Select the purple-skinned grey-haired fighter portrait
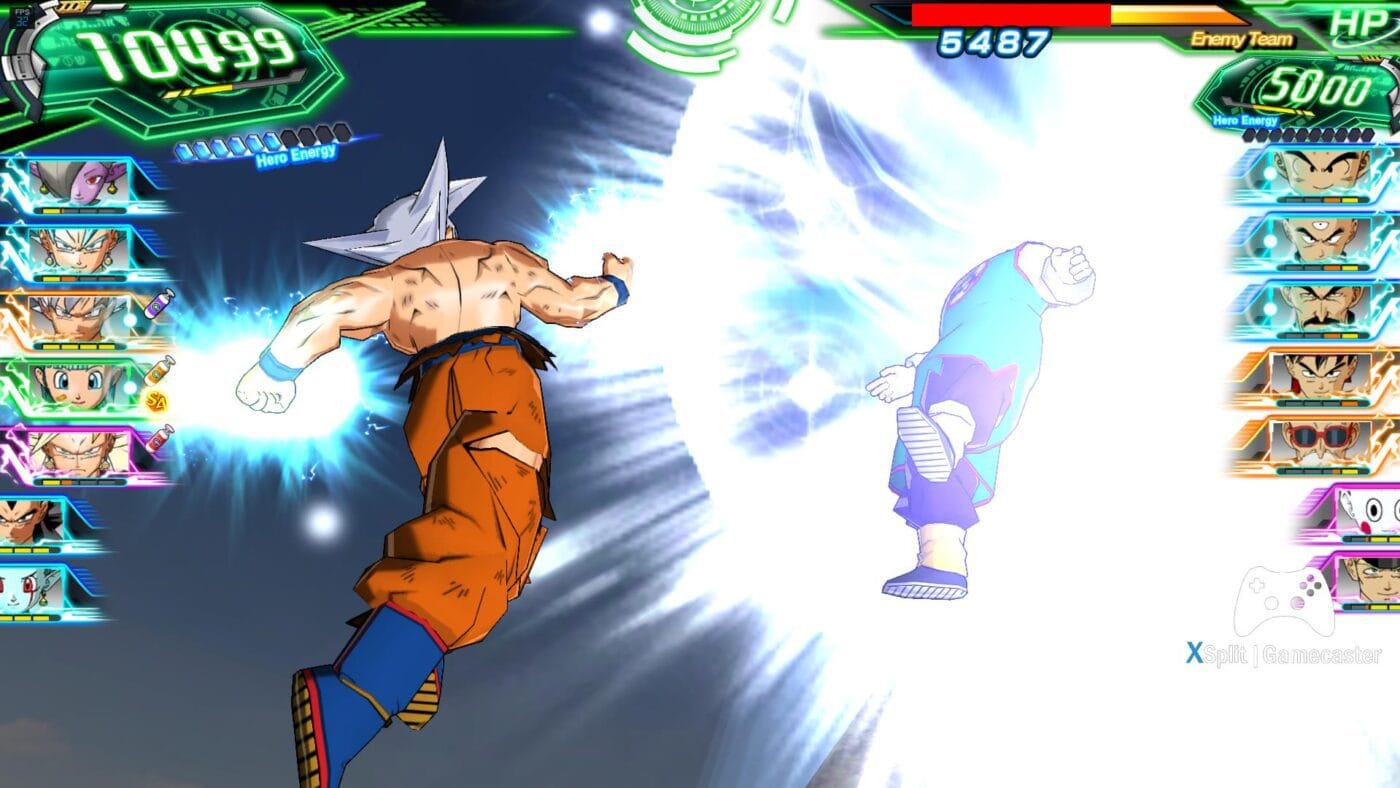The width and height of the screenshot is (1400, 788). [83, 182]
